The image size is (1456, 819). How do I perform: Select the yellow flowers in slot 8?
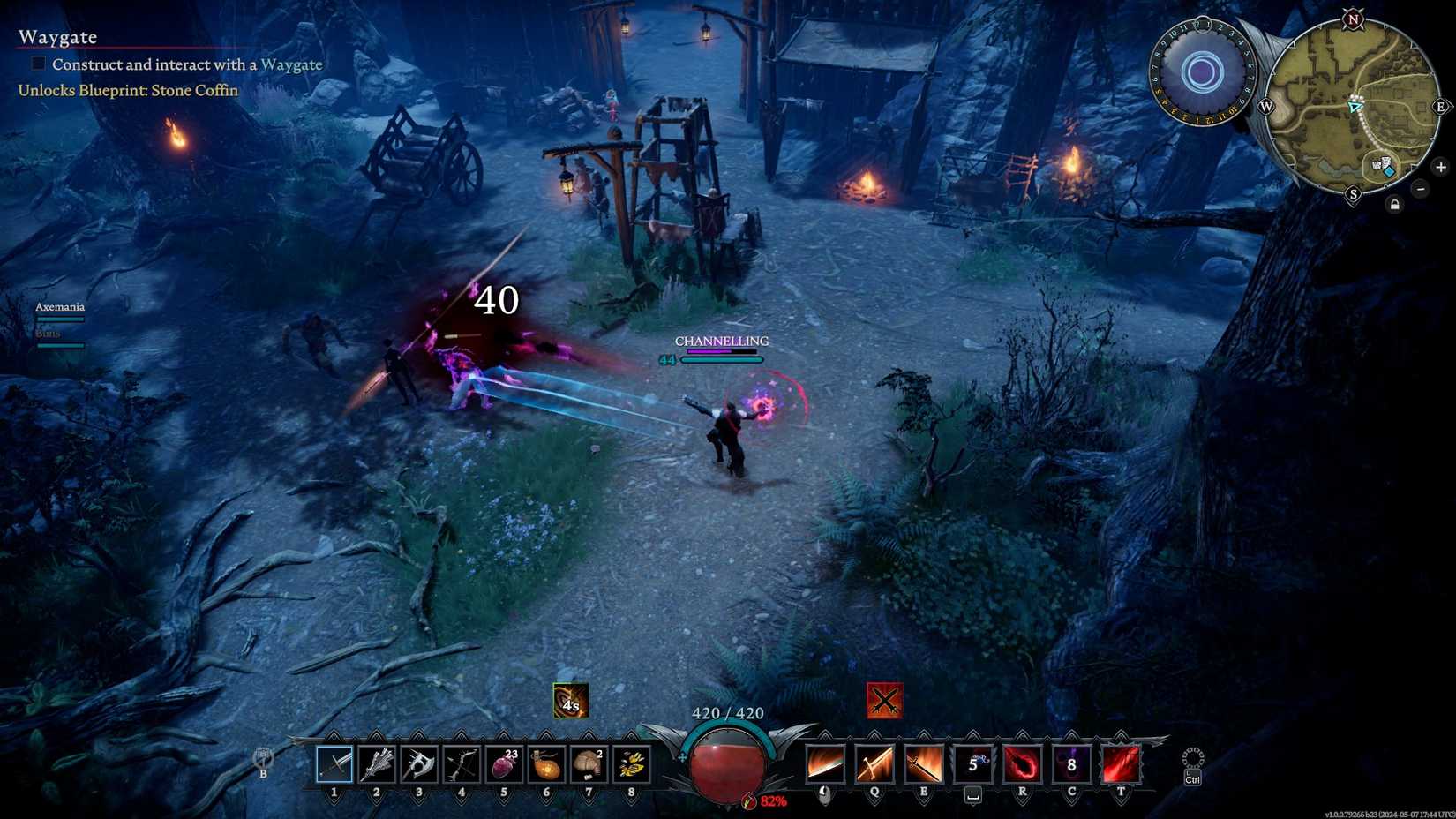click(630, 764)
